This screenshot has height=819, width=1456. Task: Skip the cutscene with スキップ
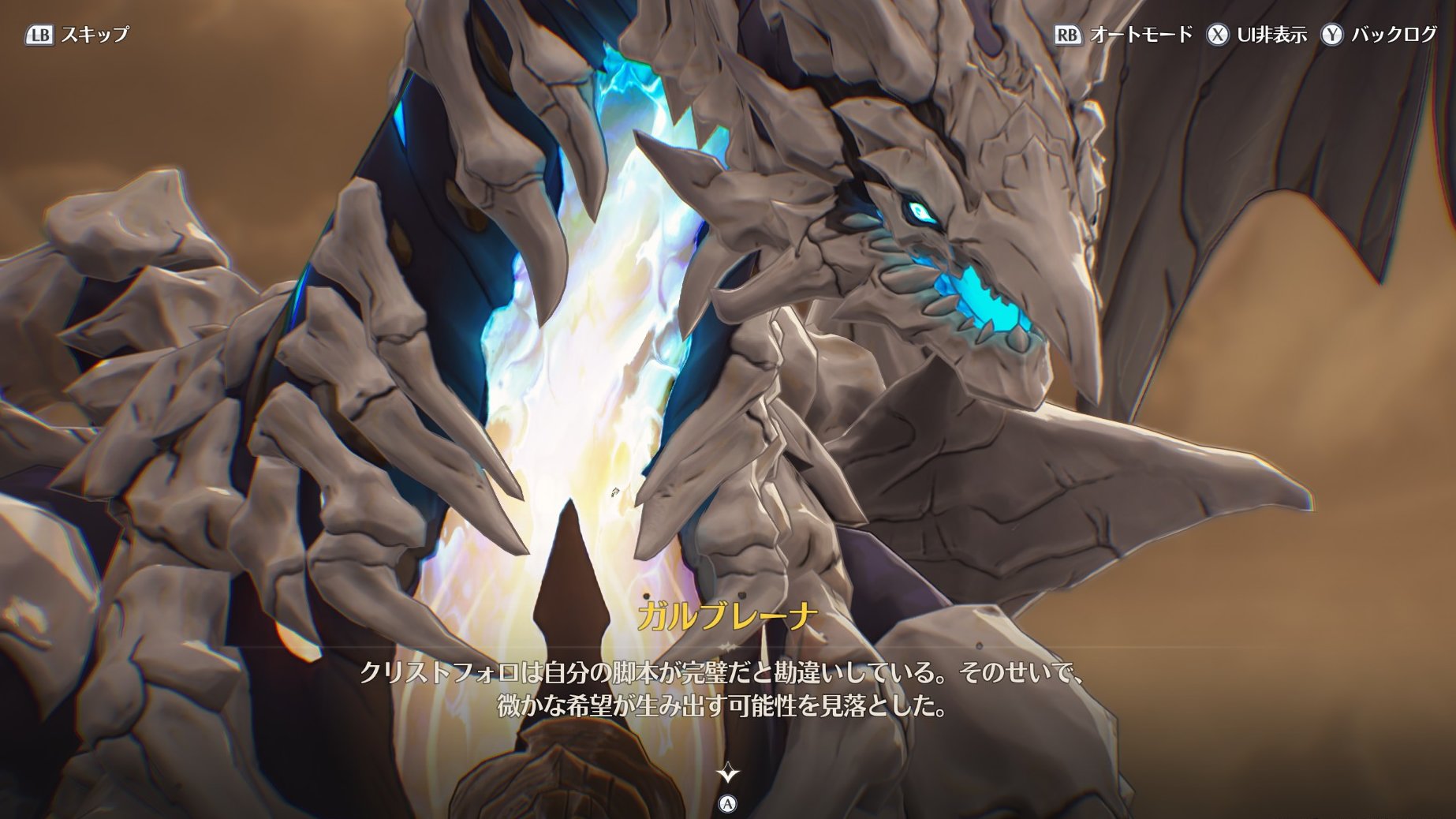pos(77,35)
